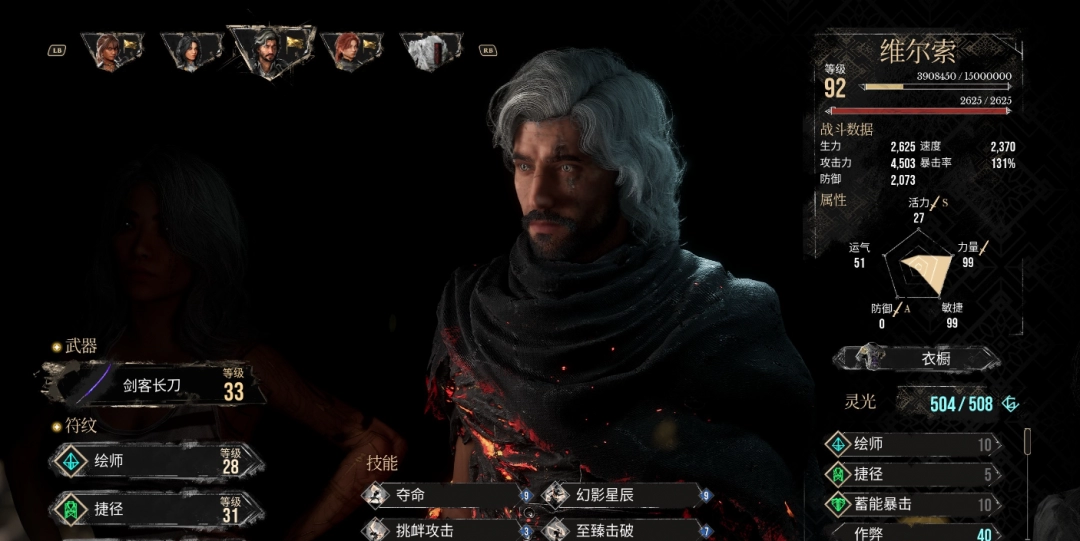
Task: Select 绘师 in the 灵光 list
Action: [912, 444]
